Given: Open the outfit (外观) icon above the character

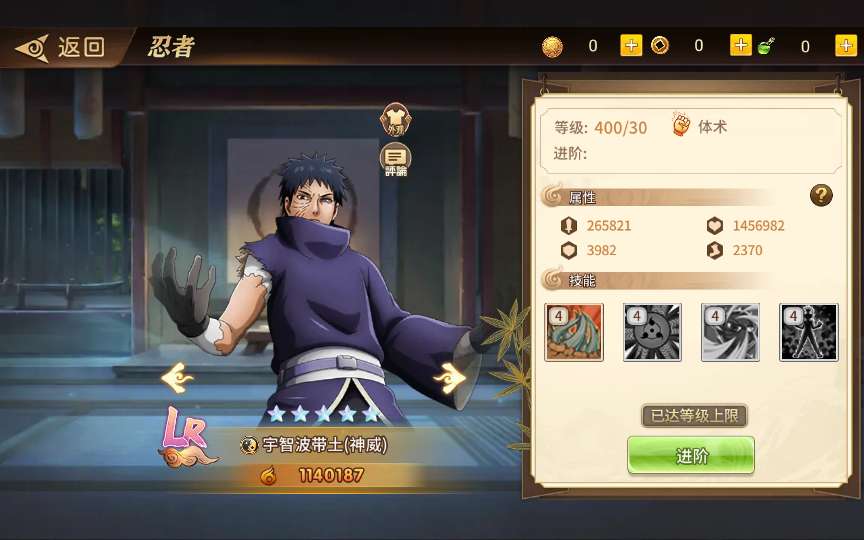Looking at the screenshot, I should pos(395,121).
